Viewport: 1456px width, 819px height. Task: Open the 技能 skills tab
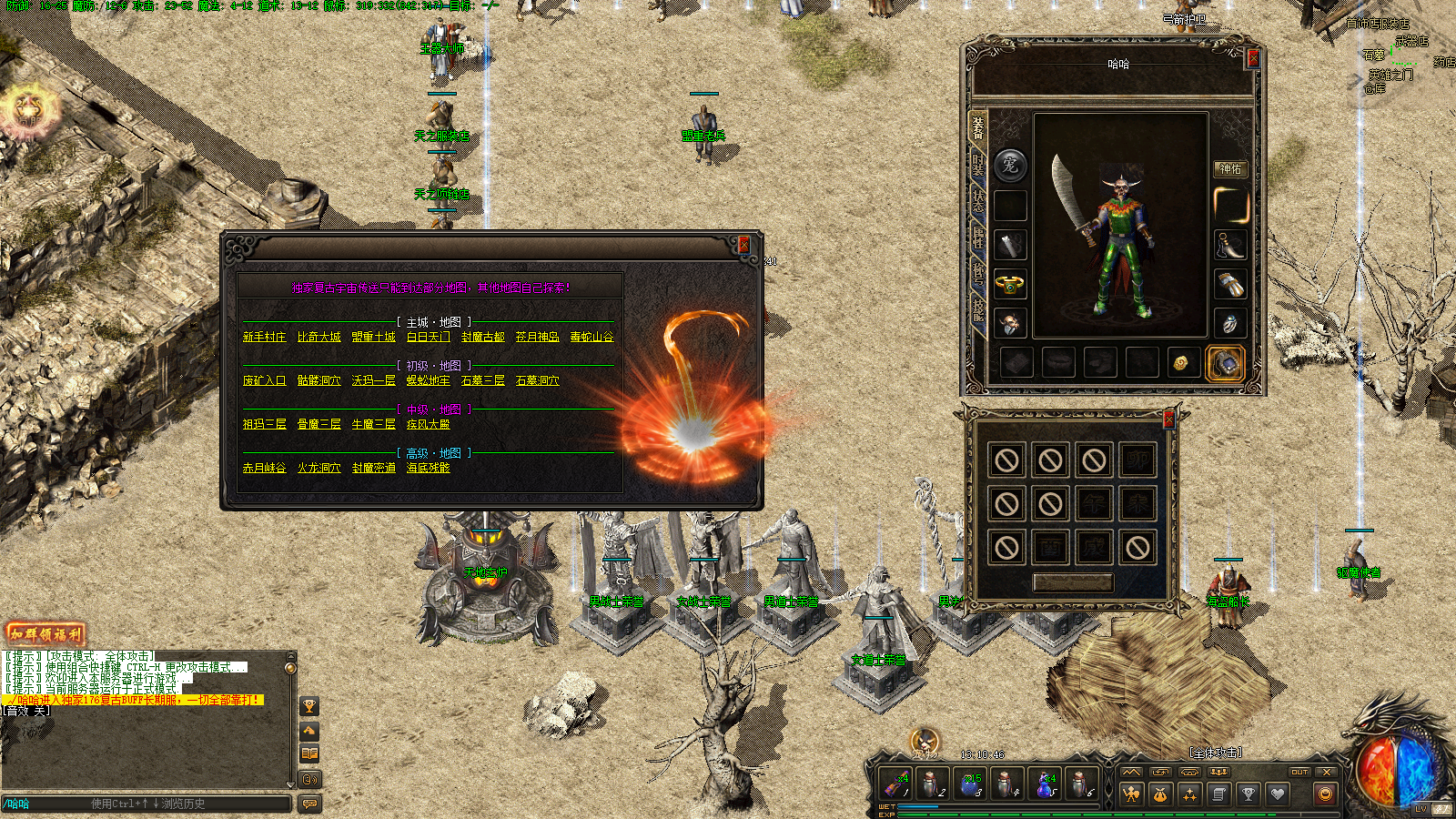click(x=978, y=309)
